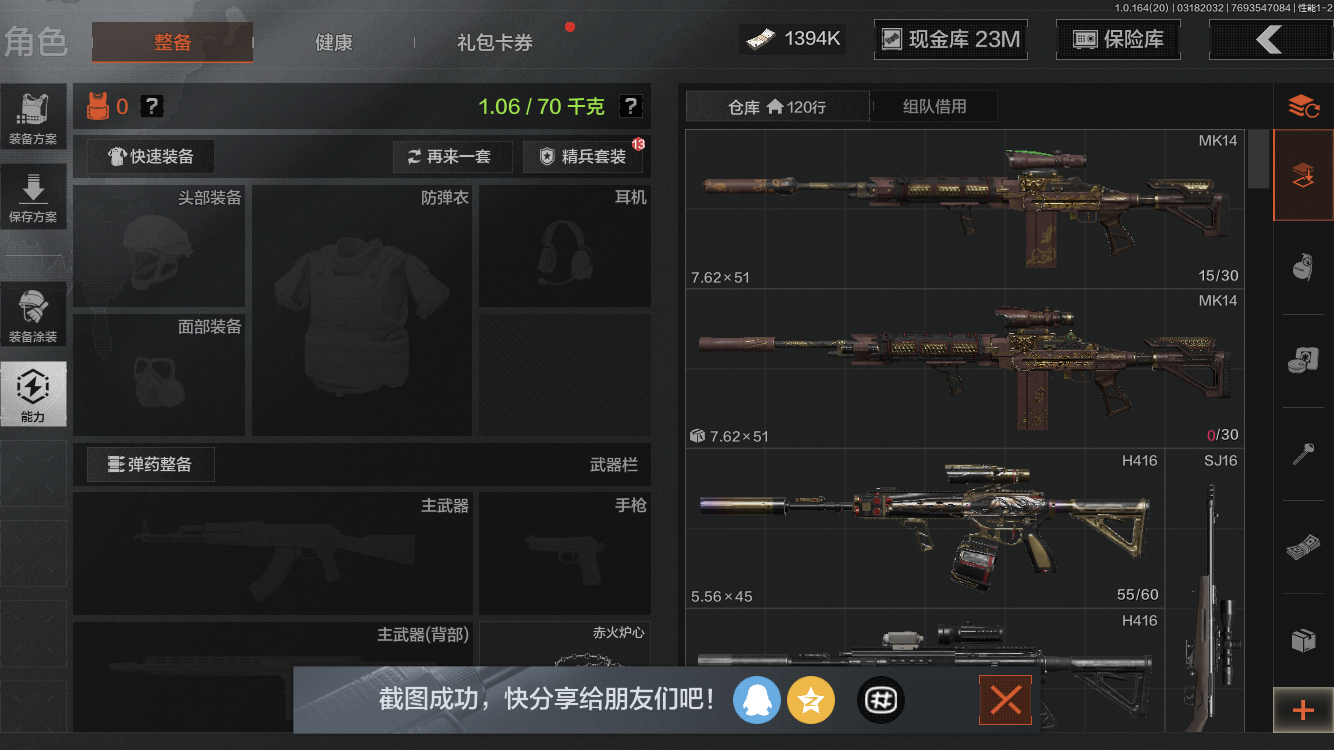Open the 能力 ability panel

[x=33, y=393]
